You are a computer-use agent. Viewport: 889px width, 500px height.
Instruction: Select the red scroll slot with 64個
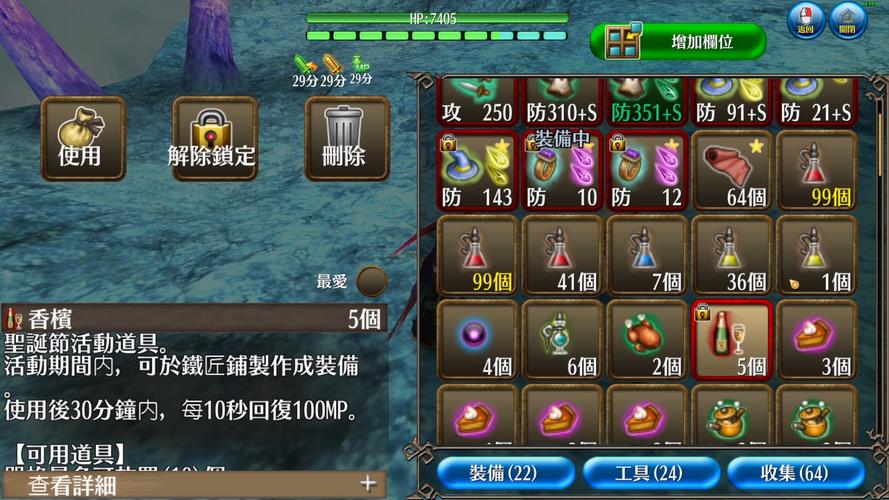pyautogui.click(x=732, y=170)
